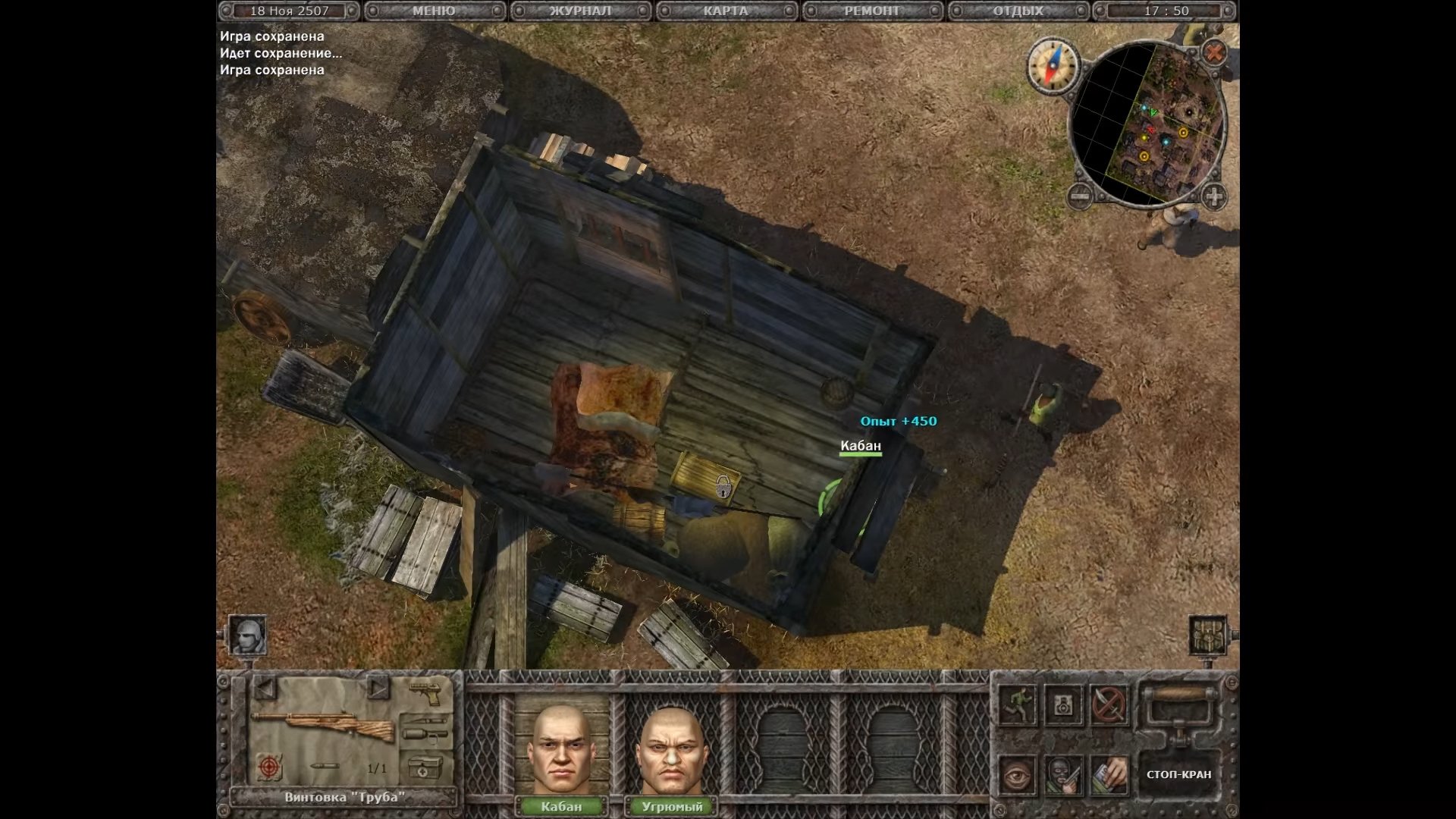Switch to next weapon with right arrow

click(377, 689)
